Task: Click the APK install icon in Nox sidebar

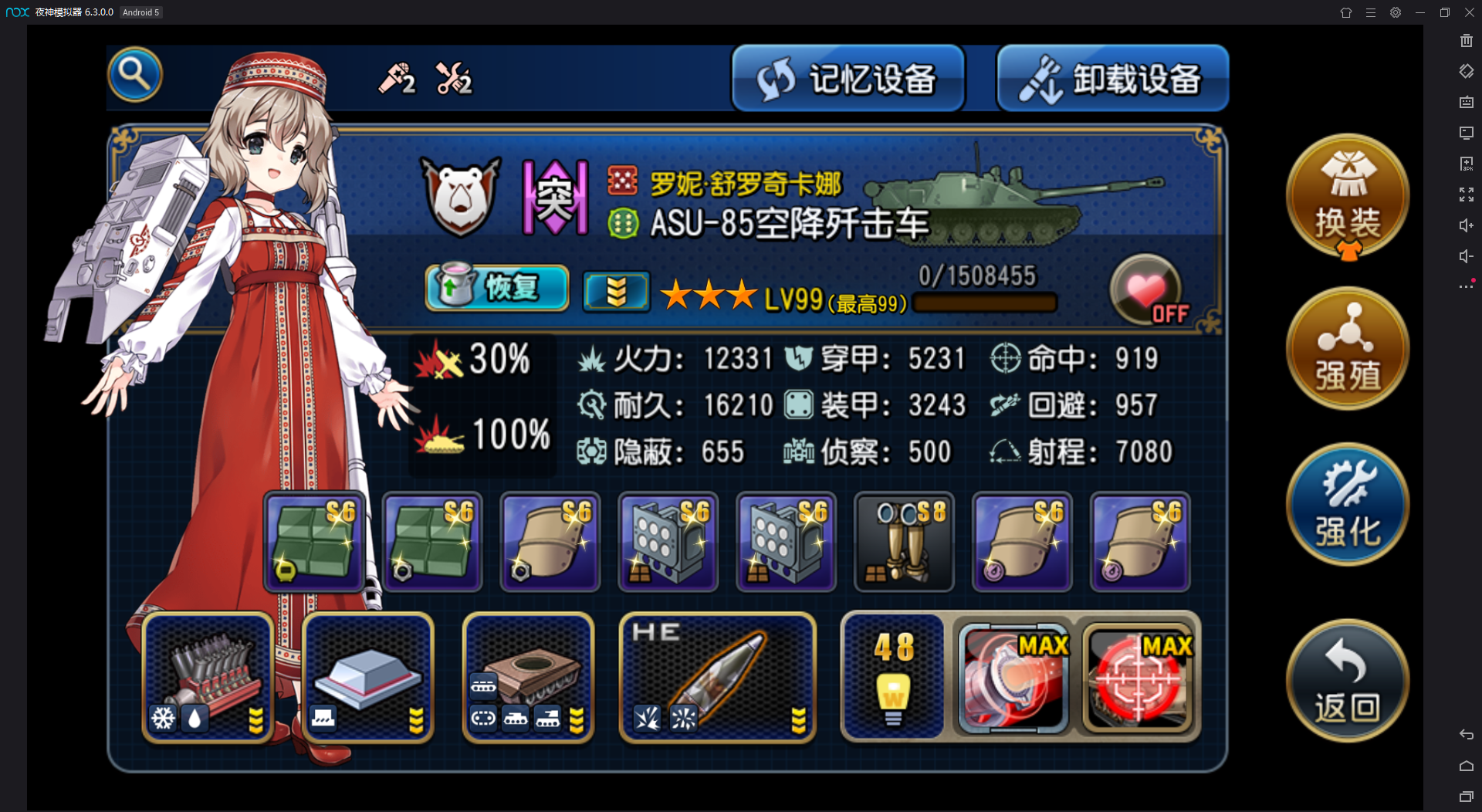Action: 1466,163
